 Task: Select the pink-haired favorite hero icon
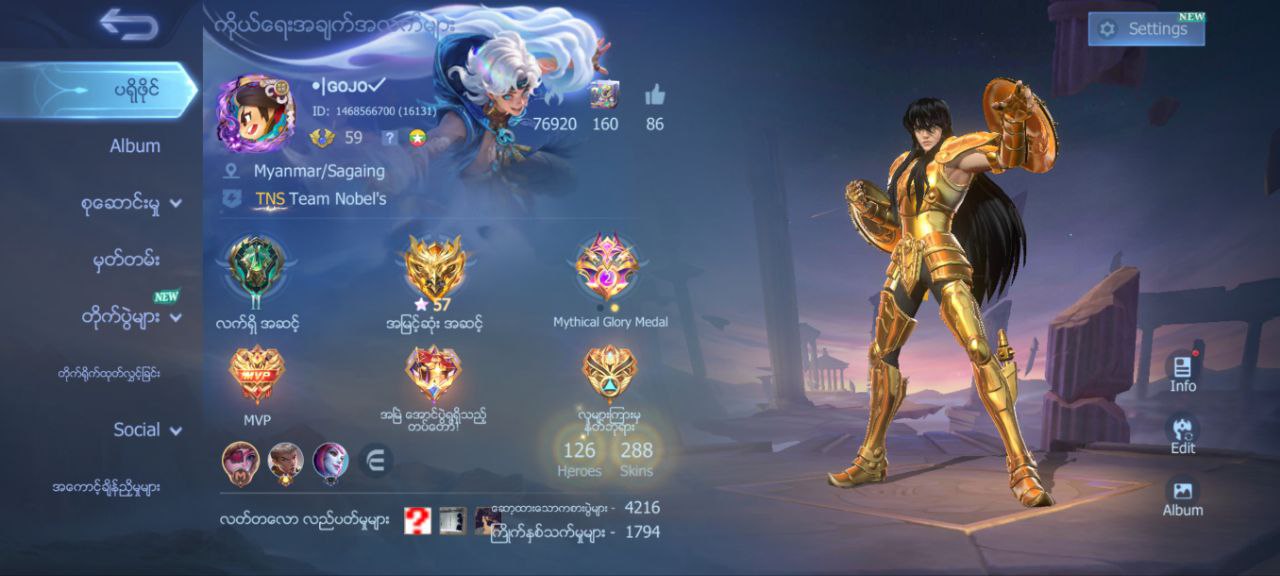pyautogui.click(x=240, y=460)
